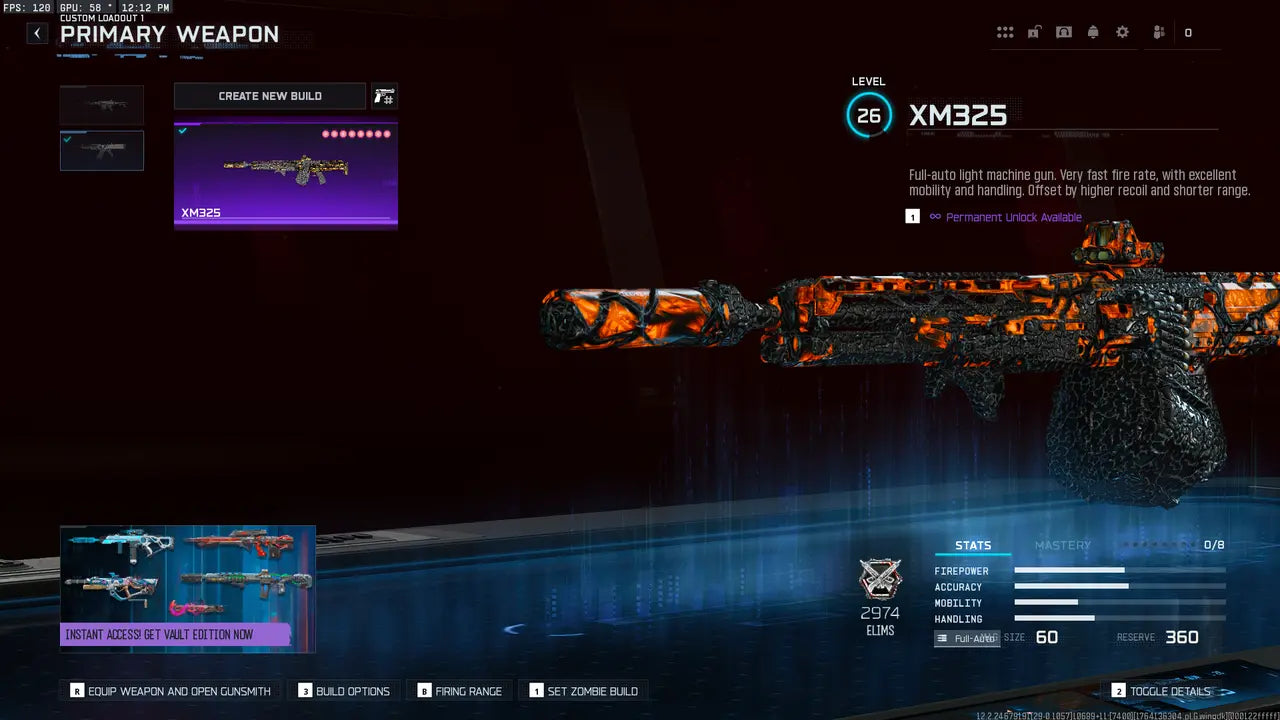This screenshot has width=1280, height=720.
Task: Select the checked second weapon loadout thumbnail
Action: 101,150
